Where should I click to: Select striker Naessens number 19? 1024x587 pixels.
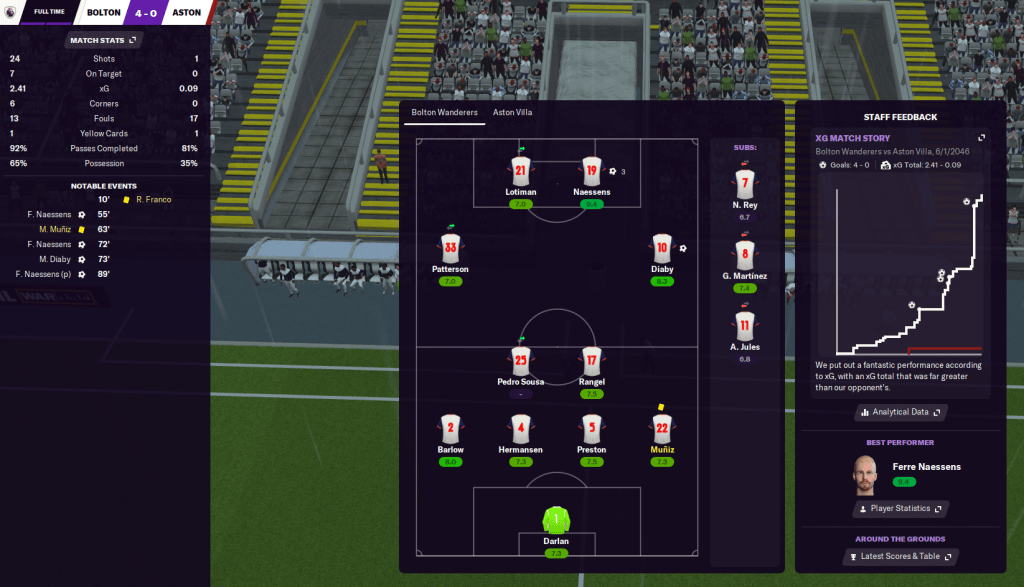pyautogui.click(x=591, y=171)
